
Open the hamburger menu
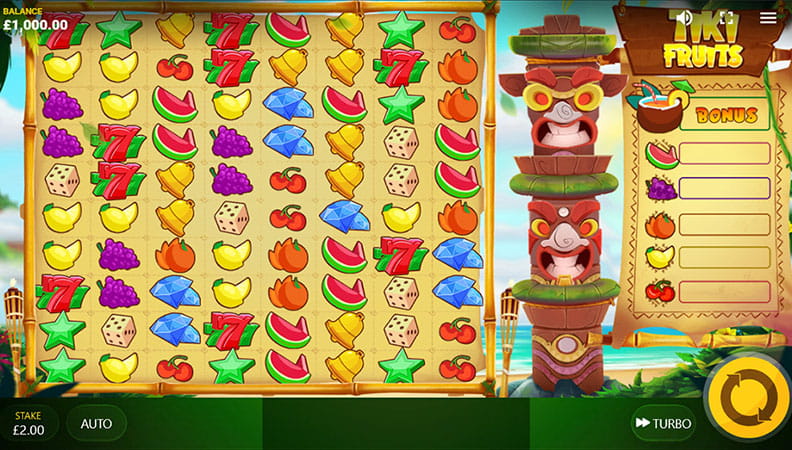point(768,18)
